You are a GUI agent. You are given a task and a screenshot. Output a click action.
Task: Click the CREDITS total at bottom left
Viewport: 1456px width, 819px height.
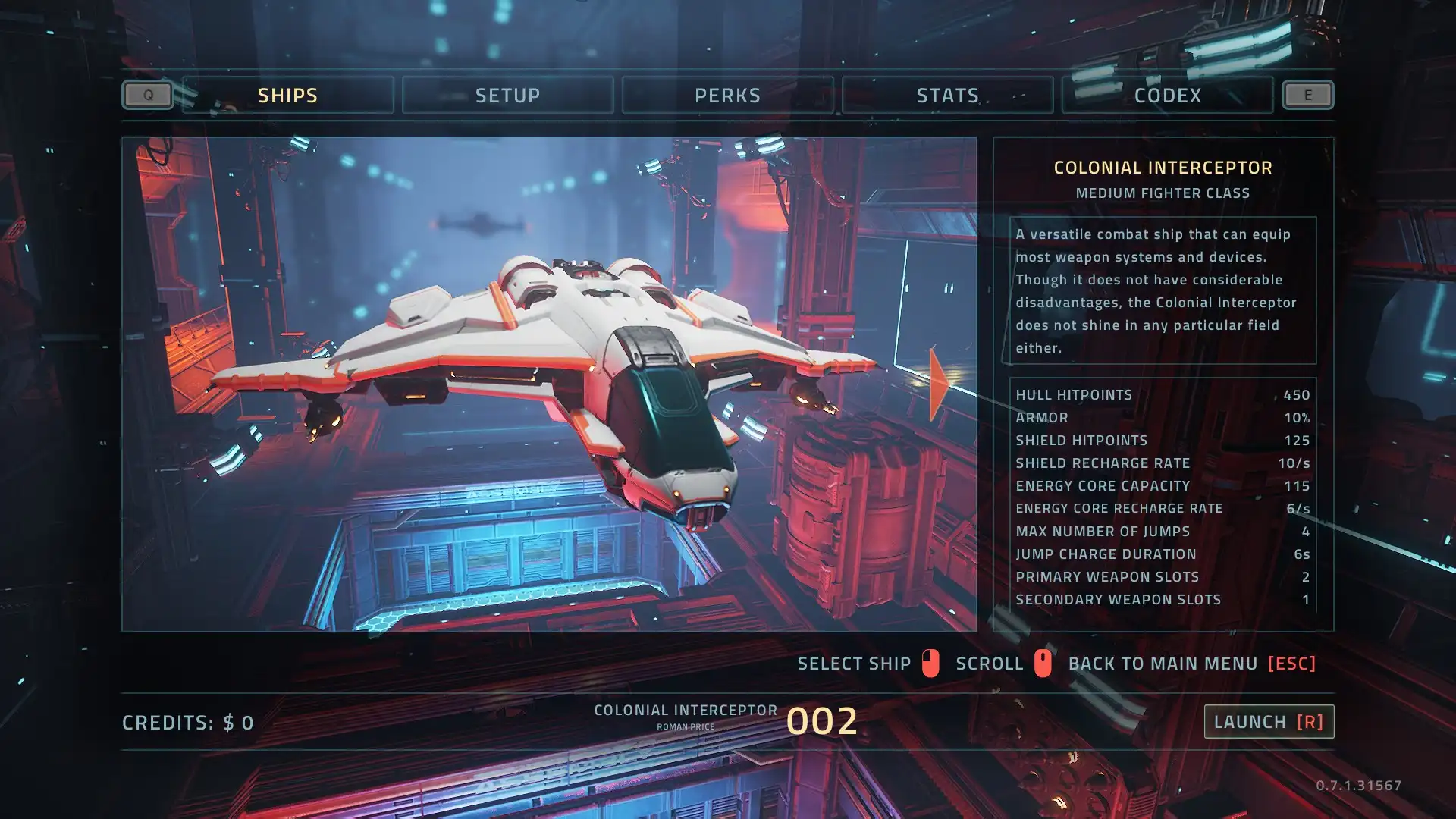pyautogui.click(x=187, y=722)
